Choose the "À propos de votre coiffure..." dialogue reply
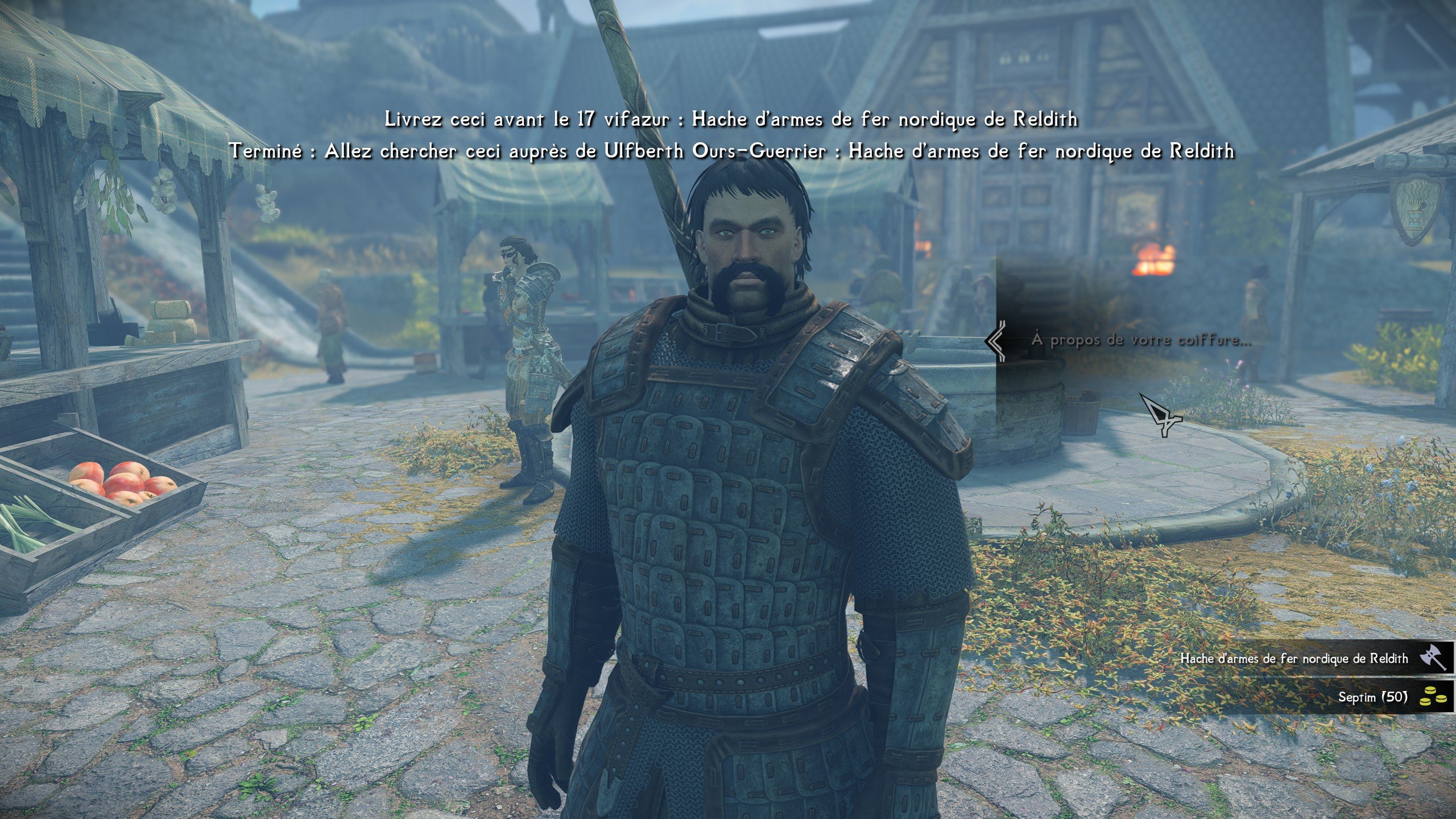This screenshot has width=1456, height=819. tap(1141, 340)
